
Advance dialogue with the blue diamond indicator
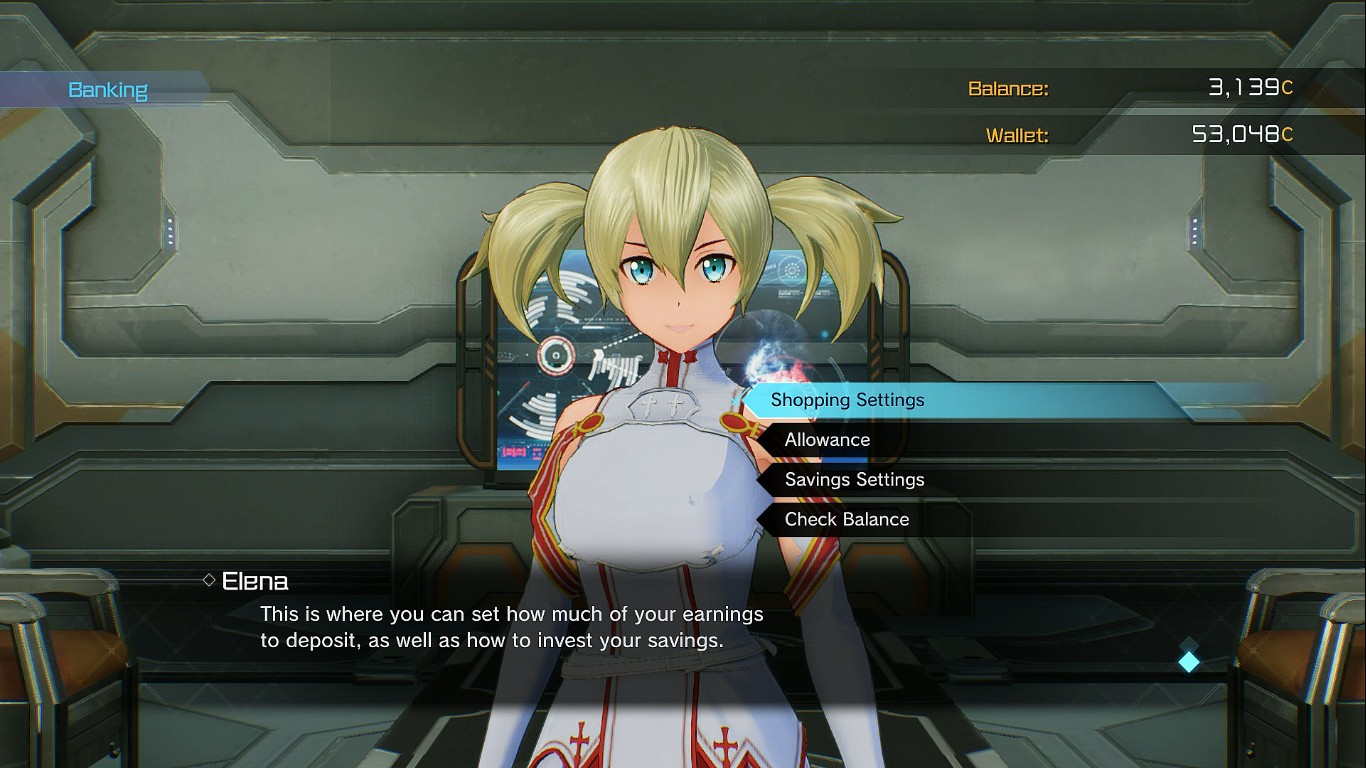pyautogui.click(x=1188, y=661)
